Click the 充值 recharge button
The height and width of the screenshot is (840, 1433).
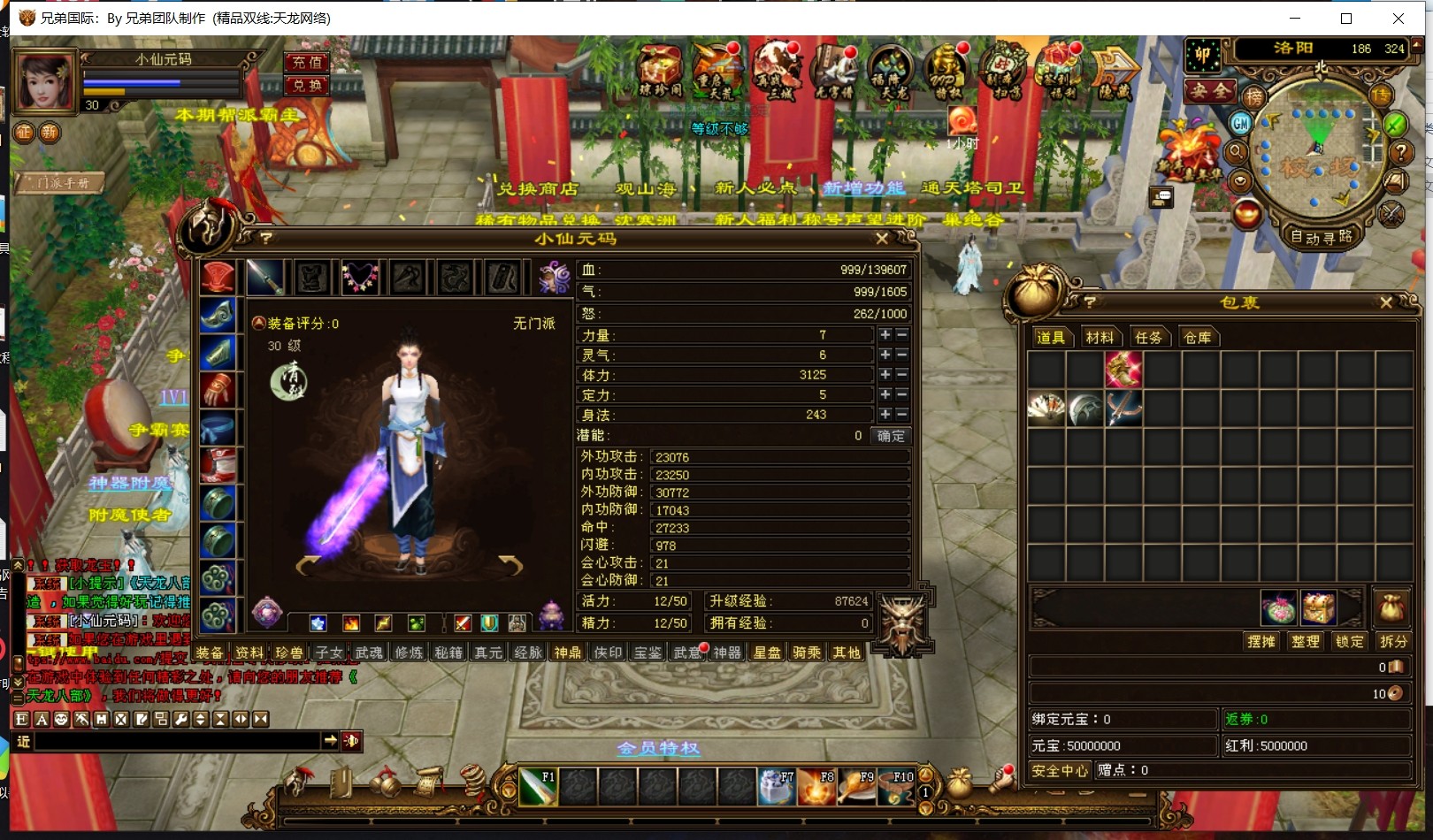[307, 62]
